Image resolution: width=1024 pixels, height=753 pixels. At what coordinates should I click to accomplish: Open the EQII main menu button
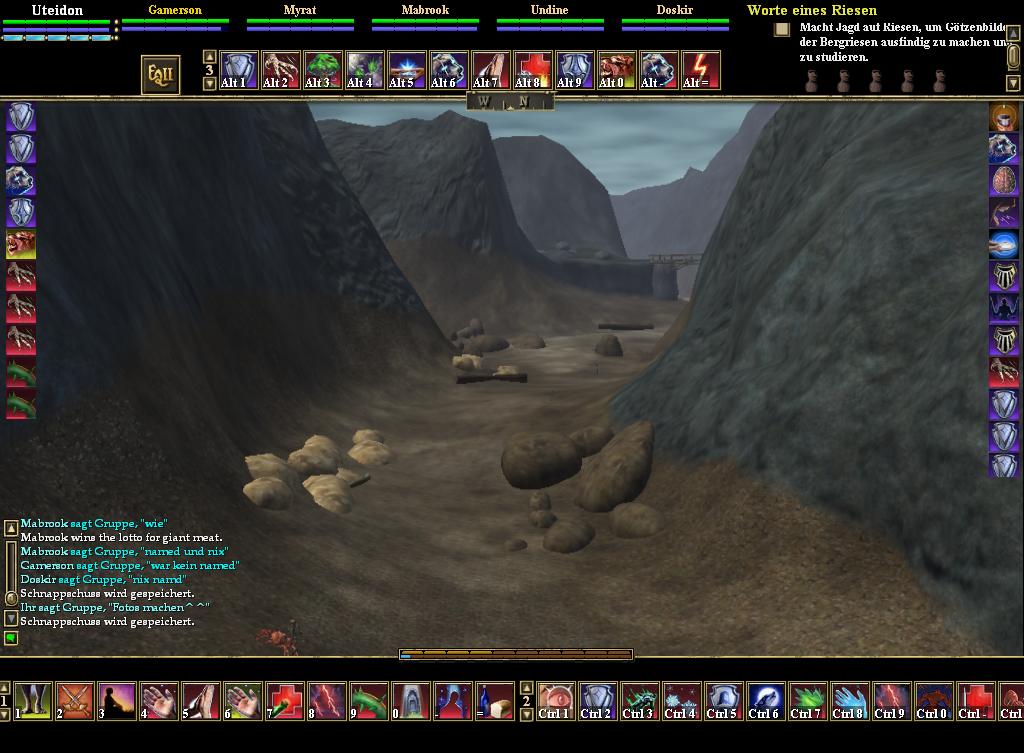pyautogui.click(x=160, y=74)
